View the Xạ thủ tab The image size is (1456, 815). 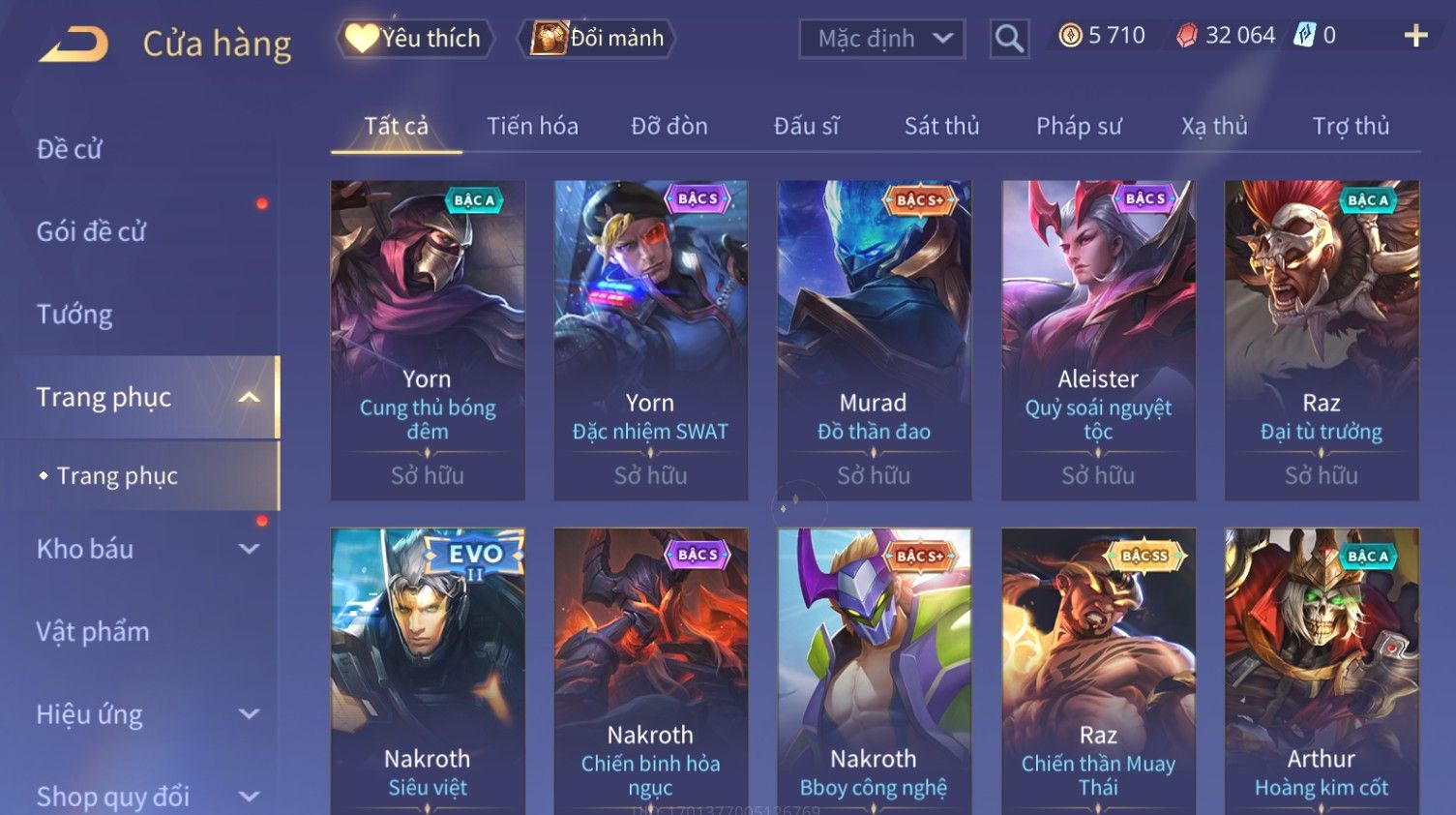tap(1214, 126)
